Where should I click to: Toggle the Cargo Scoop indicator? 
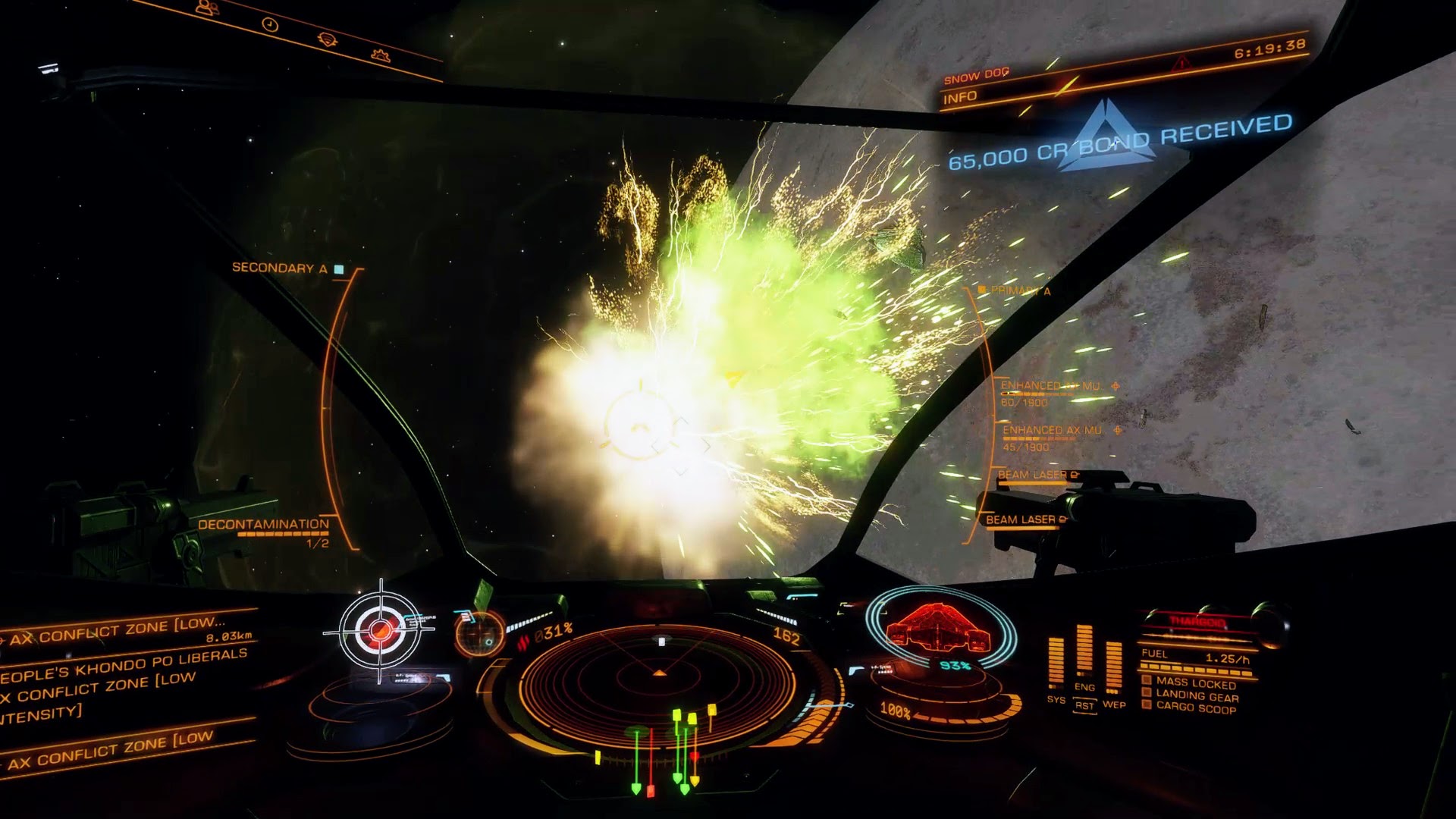(x=1195, y=709)
